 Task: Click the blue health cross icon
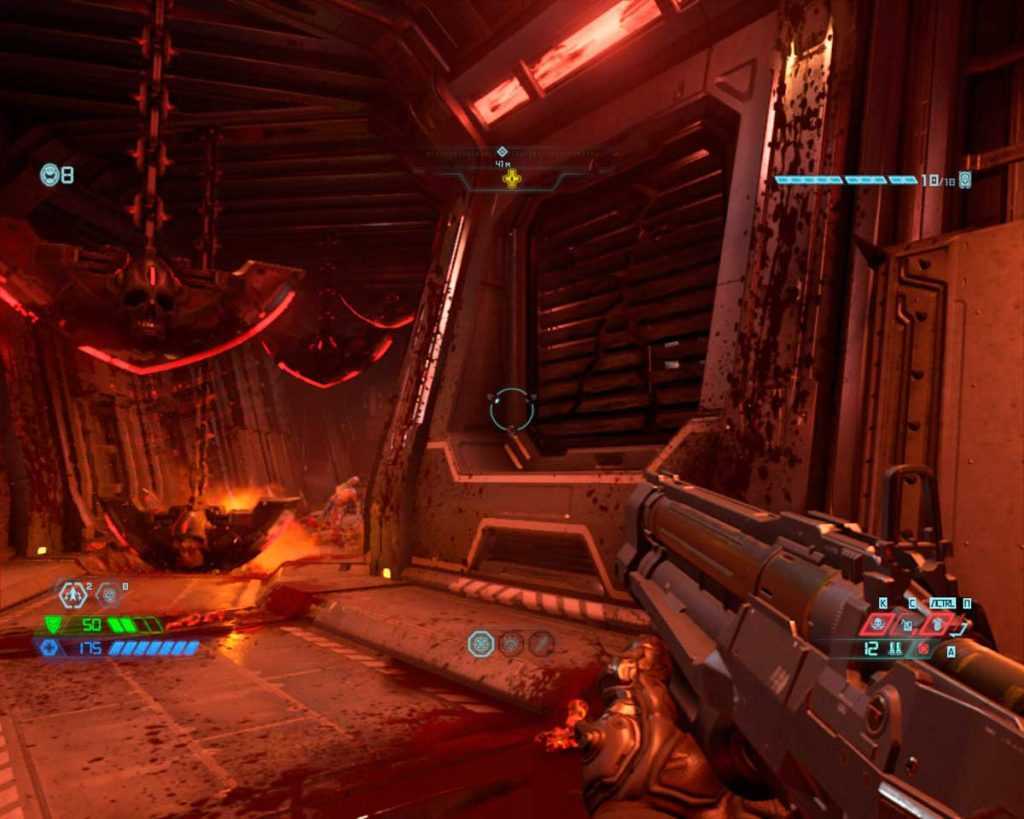(49, 648)
